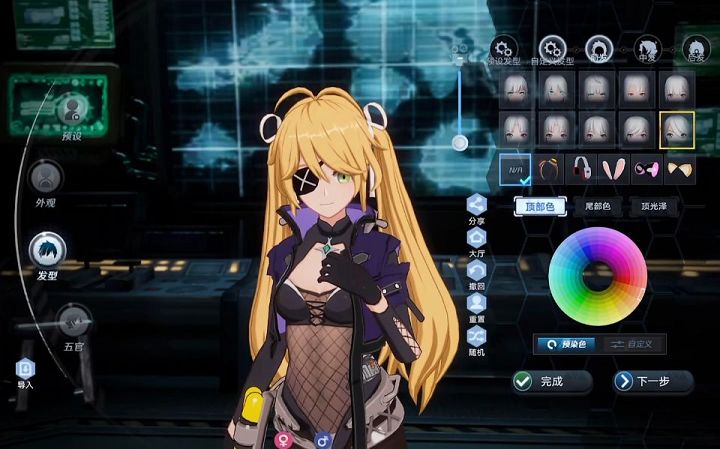720x449 pixels.
Task: Select the N/A no-accessory option
Action: pos(515,169)
